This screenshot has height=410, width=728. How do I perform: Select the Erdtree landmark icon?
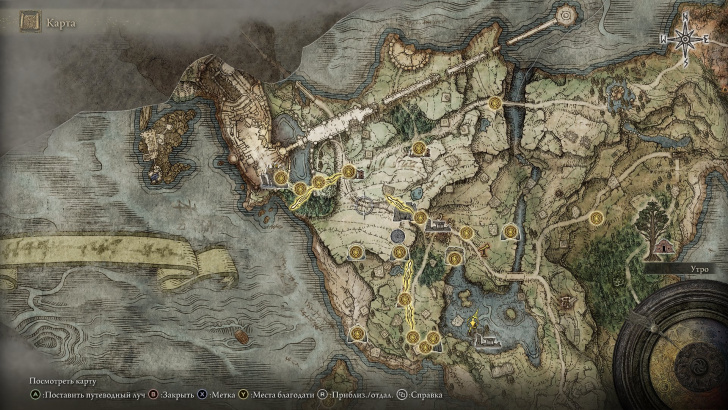(x=655, y=214)
